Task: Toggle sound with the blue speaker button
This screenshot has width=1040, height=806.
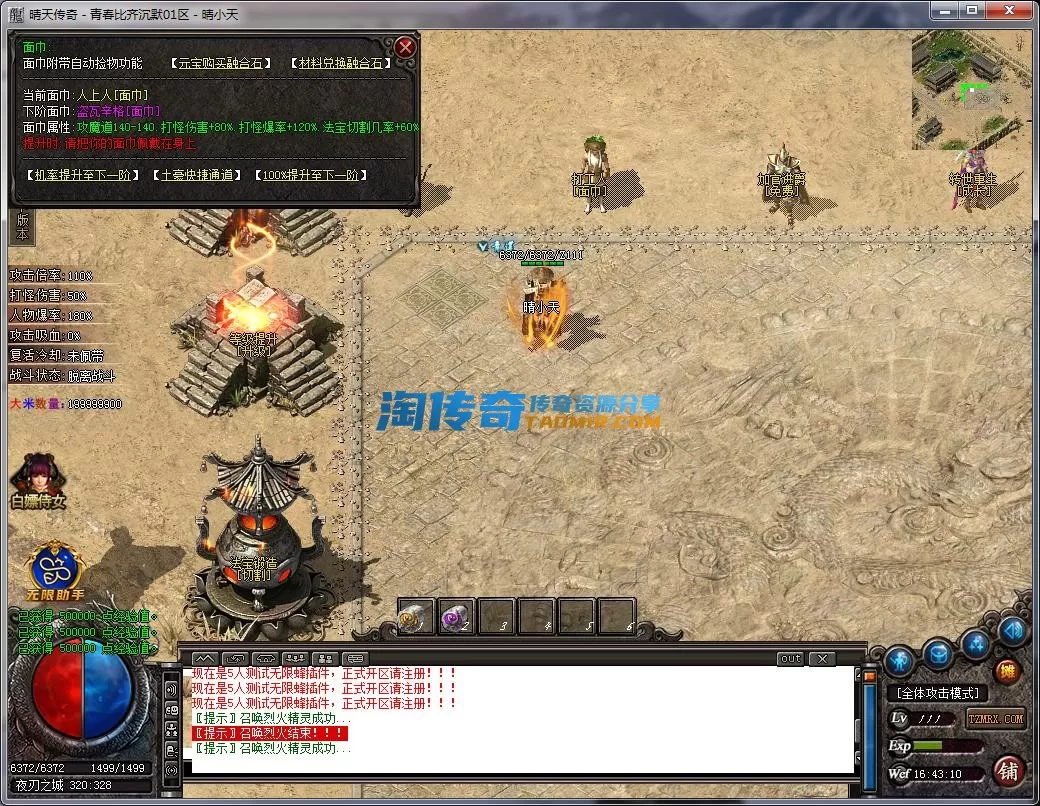Action: (1012, 631)
